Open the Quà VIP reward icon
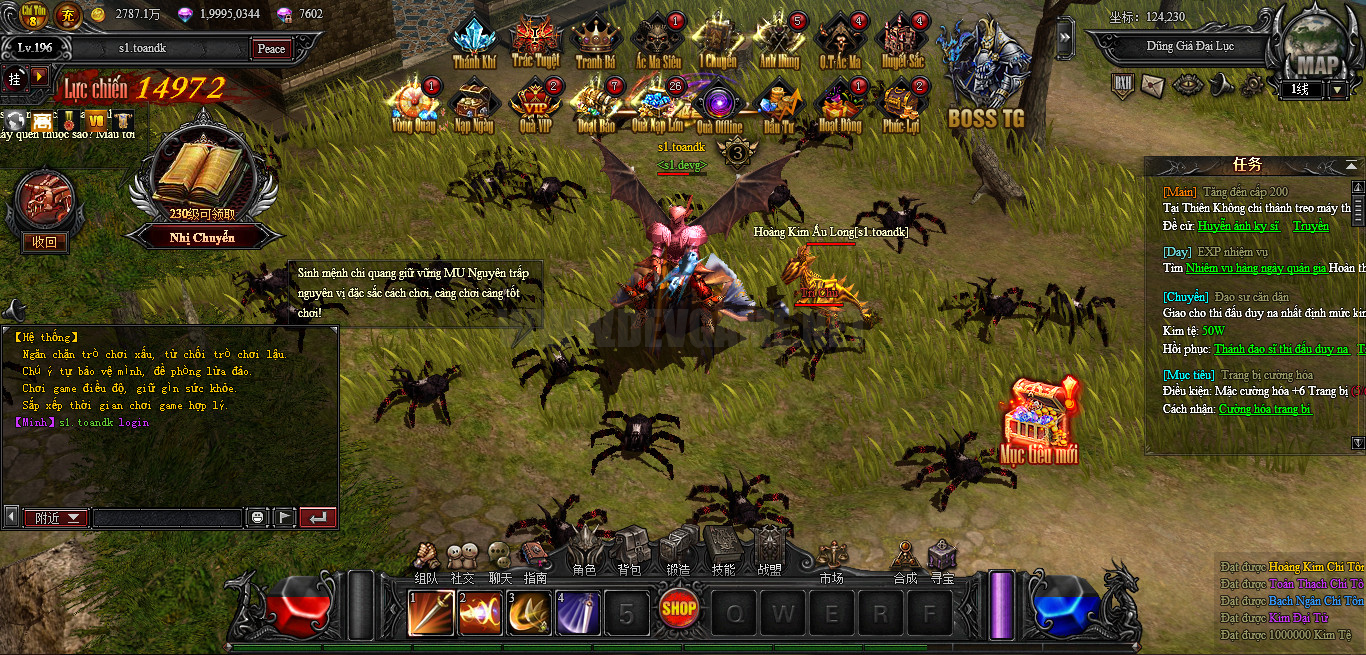 [536, 104]
